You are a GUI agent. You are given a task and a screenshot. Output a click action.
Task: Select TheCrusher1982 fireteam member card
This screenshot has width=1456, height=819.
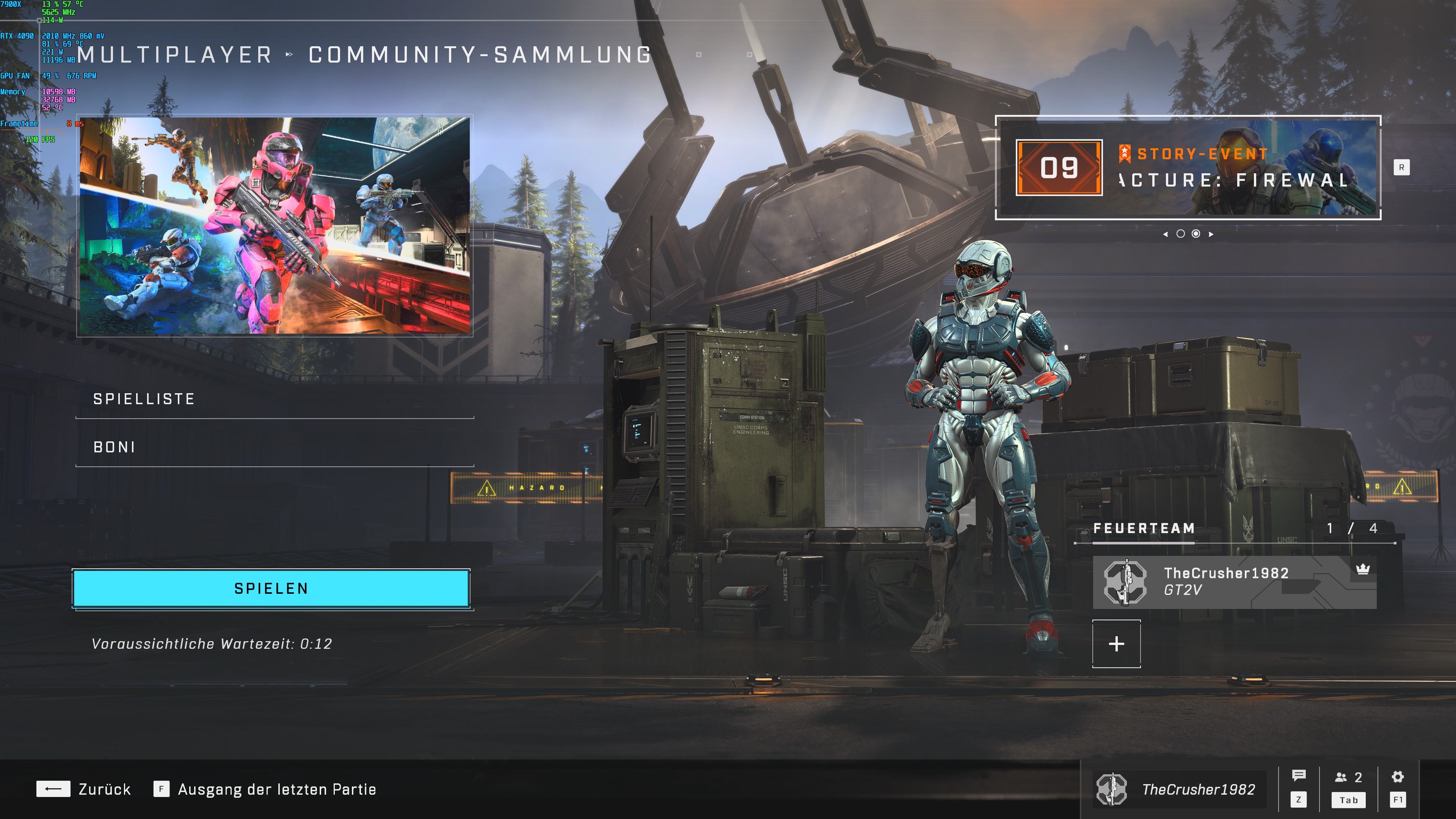(x=1234, y=582)
